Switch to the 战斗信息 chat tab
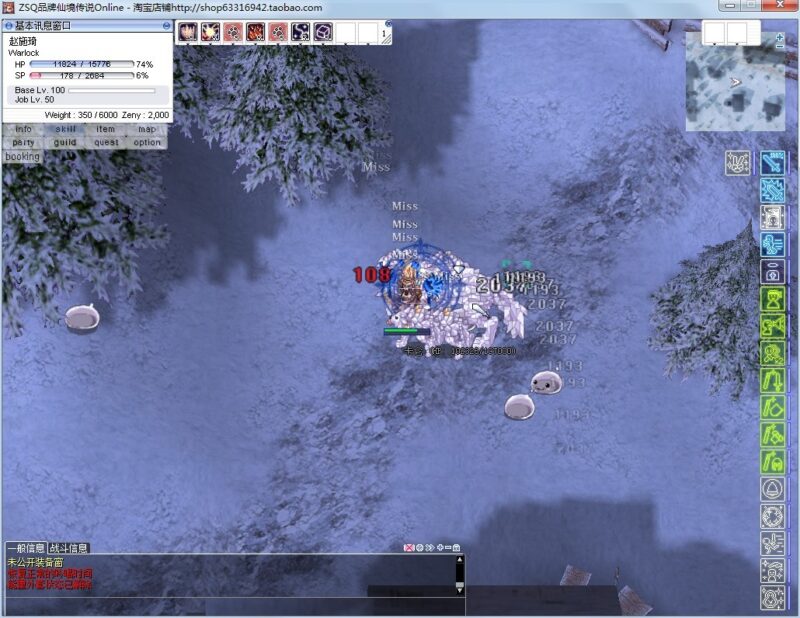800x618 pixels. pos(69,548)
